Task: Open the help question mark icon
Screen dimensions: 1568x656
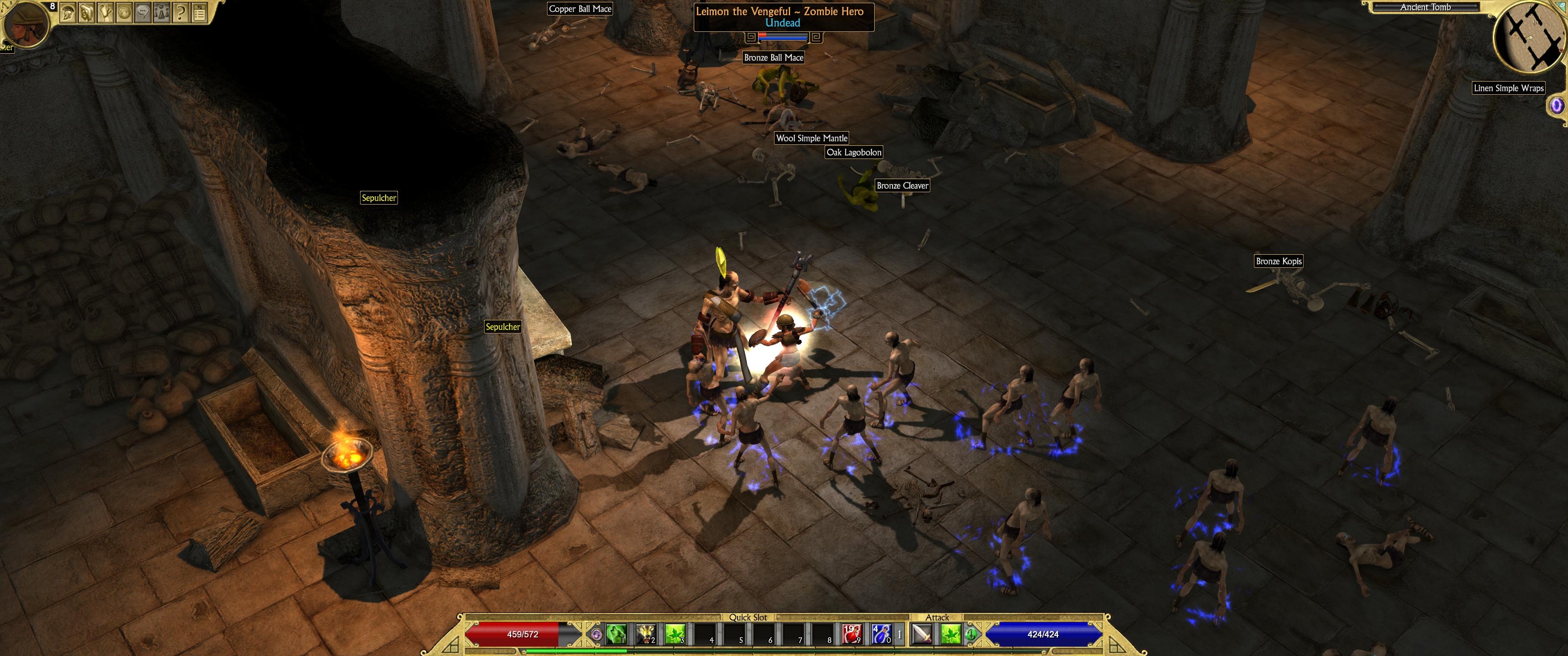Action: pos(180,11)
